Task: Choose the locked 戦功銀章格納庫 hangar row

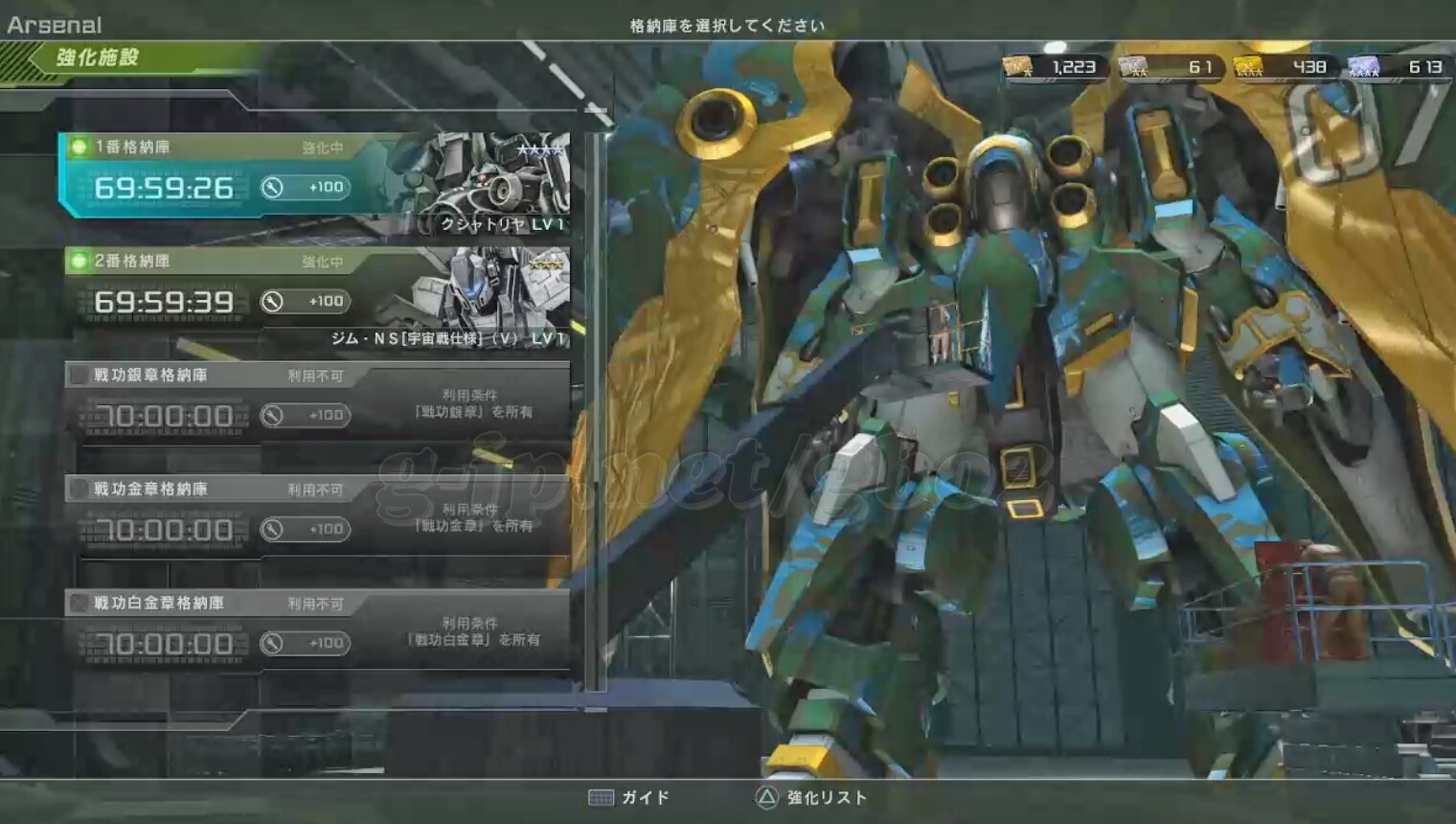Action: [x=316, y=402]
